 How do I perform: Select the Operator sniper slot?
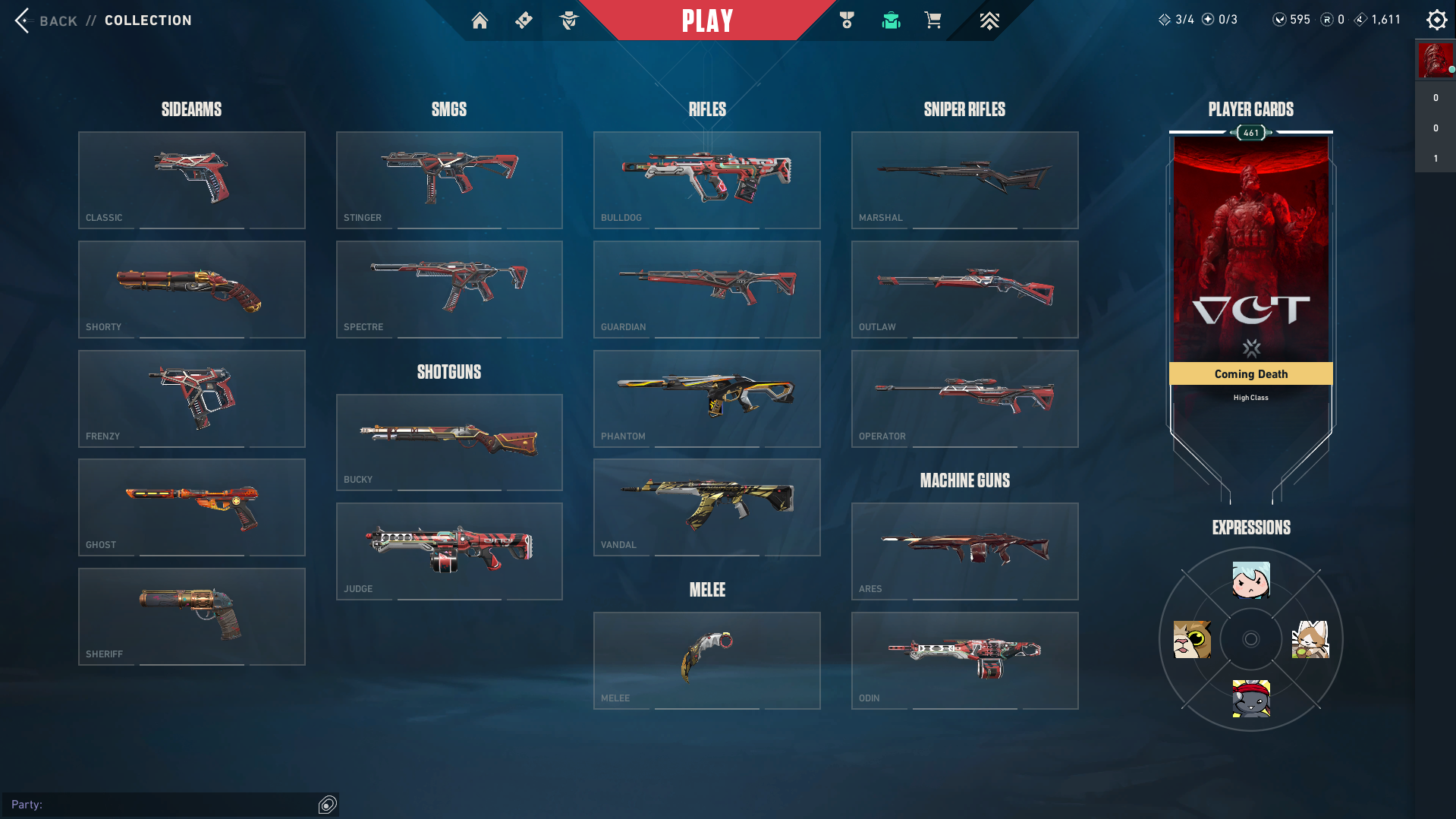click(964, 398)
